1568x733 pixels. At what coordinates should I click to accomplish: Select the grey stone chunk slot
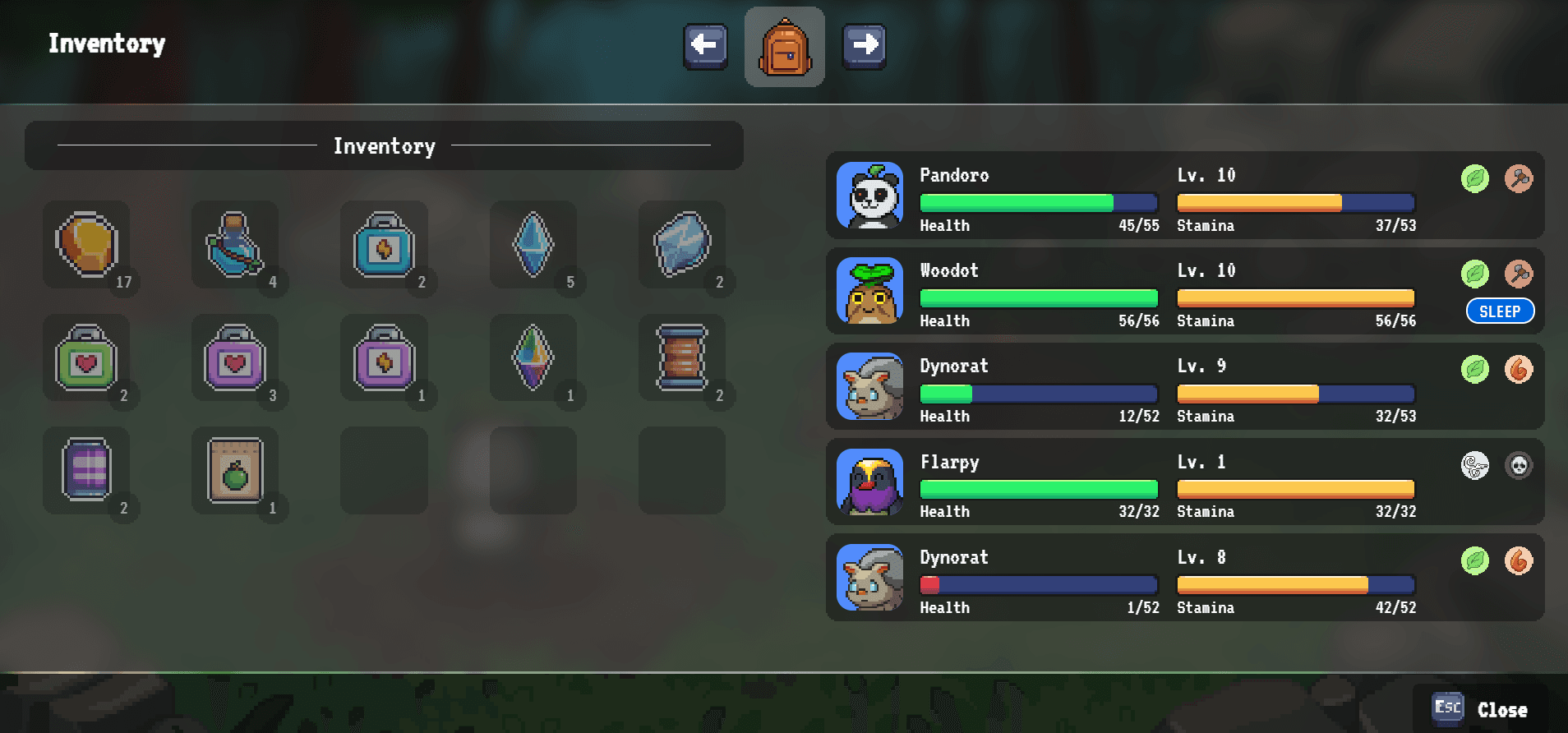[x=682, y=245]
